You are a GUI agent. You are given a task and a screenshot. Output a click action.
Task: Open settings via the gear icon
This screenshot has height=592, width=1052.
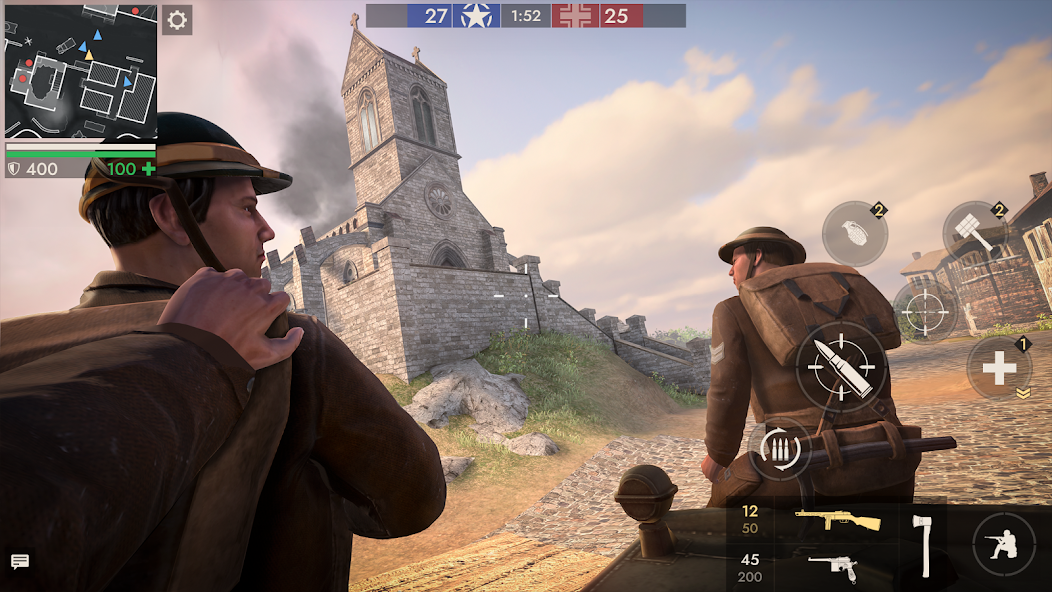177,20
